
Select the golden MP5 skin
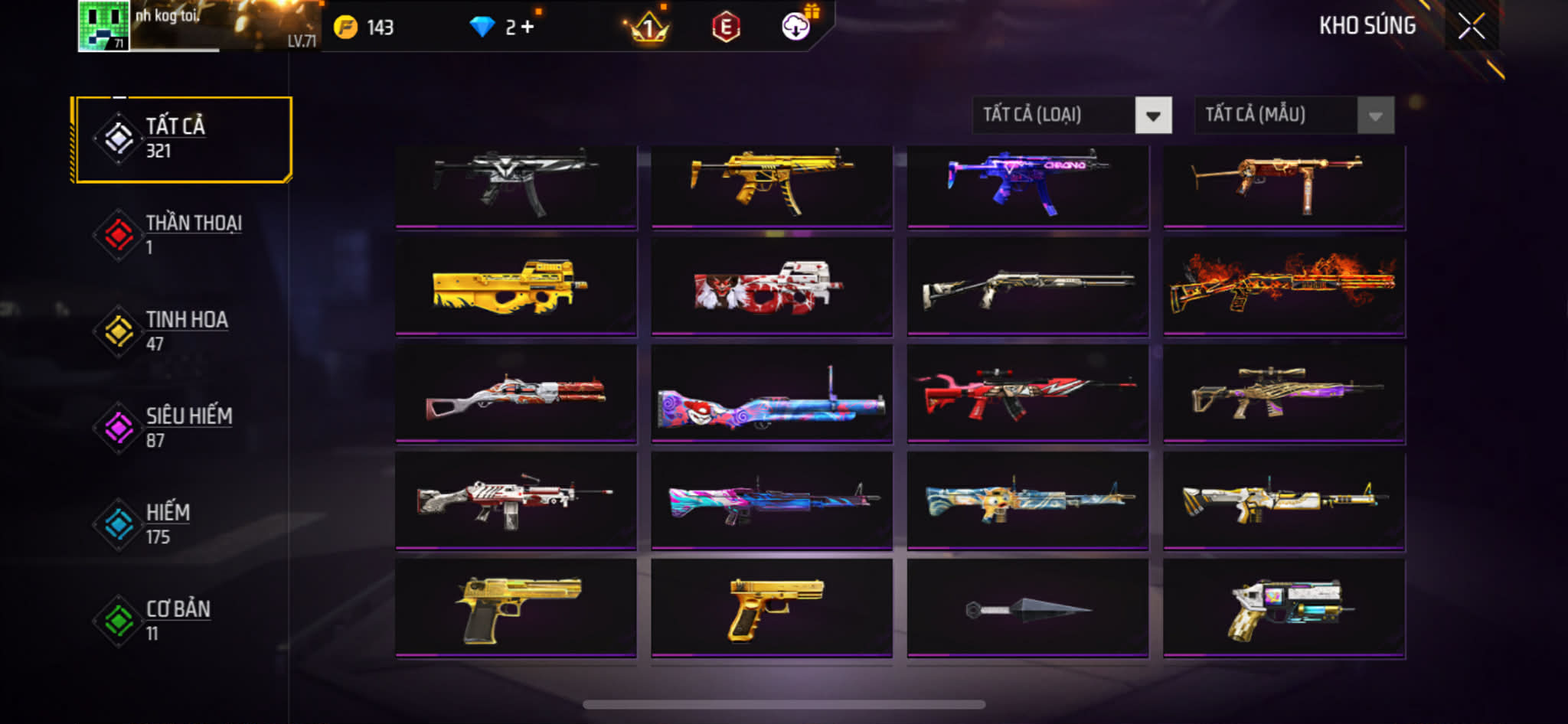(x=772, y=184)
